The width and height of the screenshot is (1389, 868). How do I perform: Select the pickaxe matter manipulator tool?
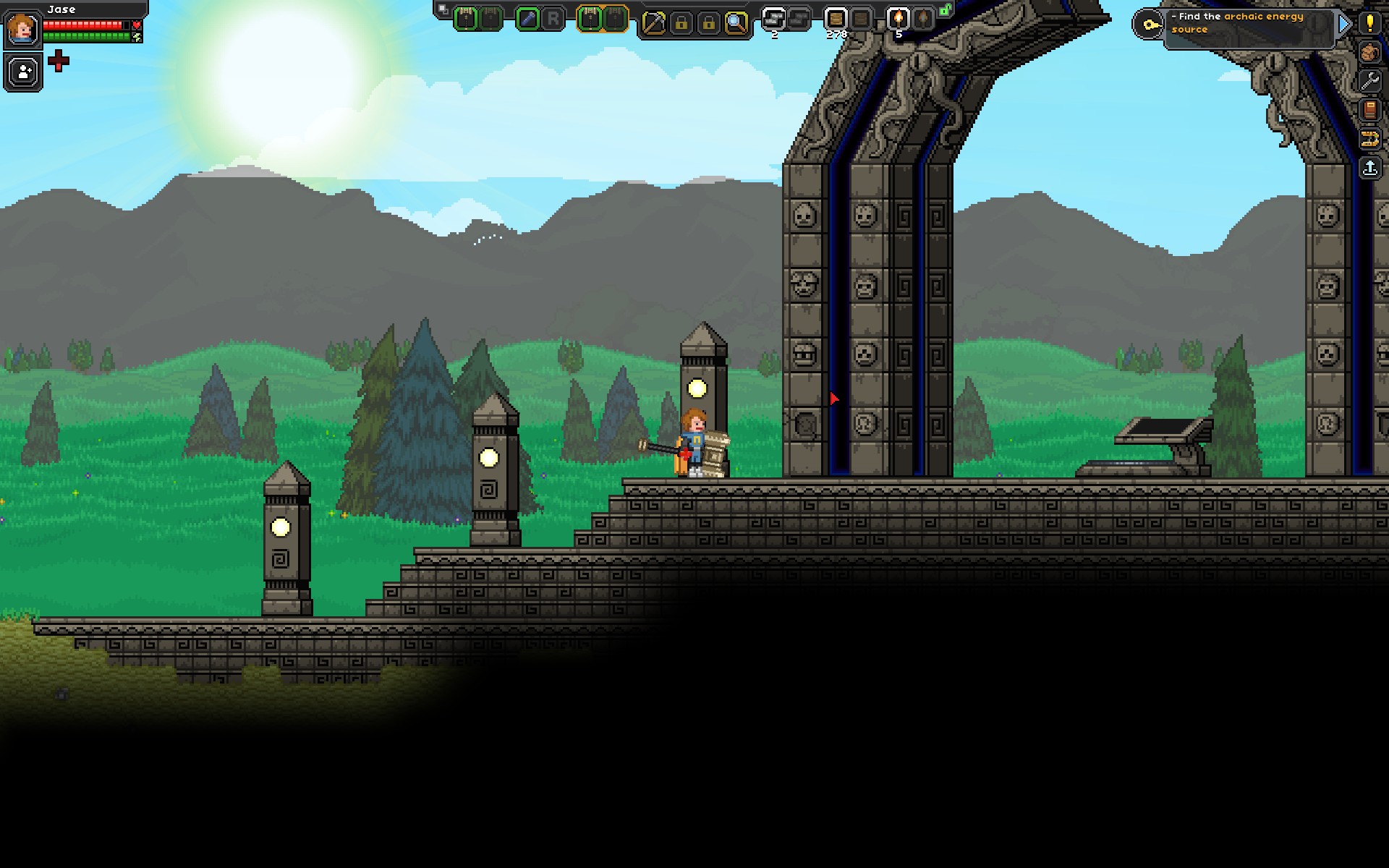point(653,23)
